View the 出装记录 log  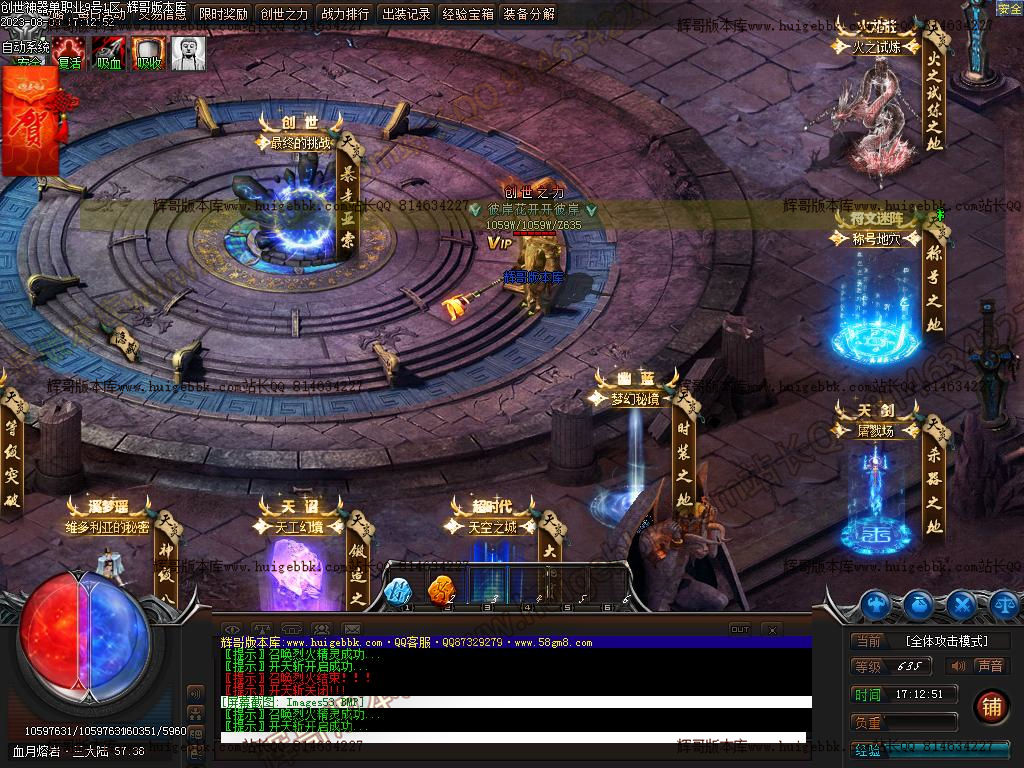(x=406, y=14)
